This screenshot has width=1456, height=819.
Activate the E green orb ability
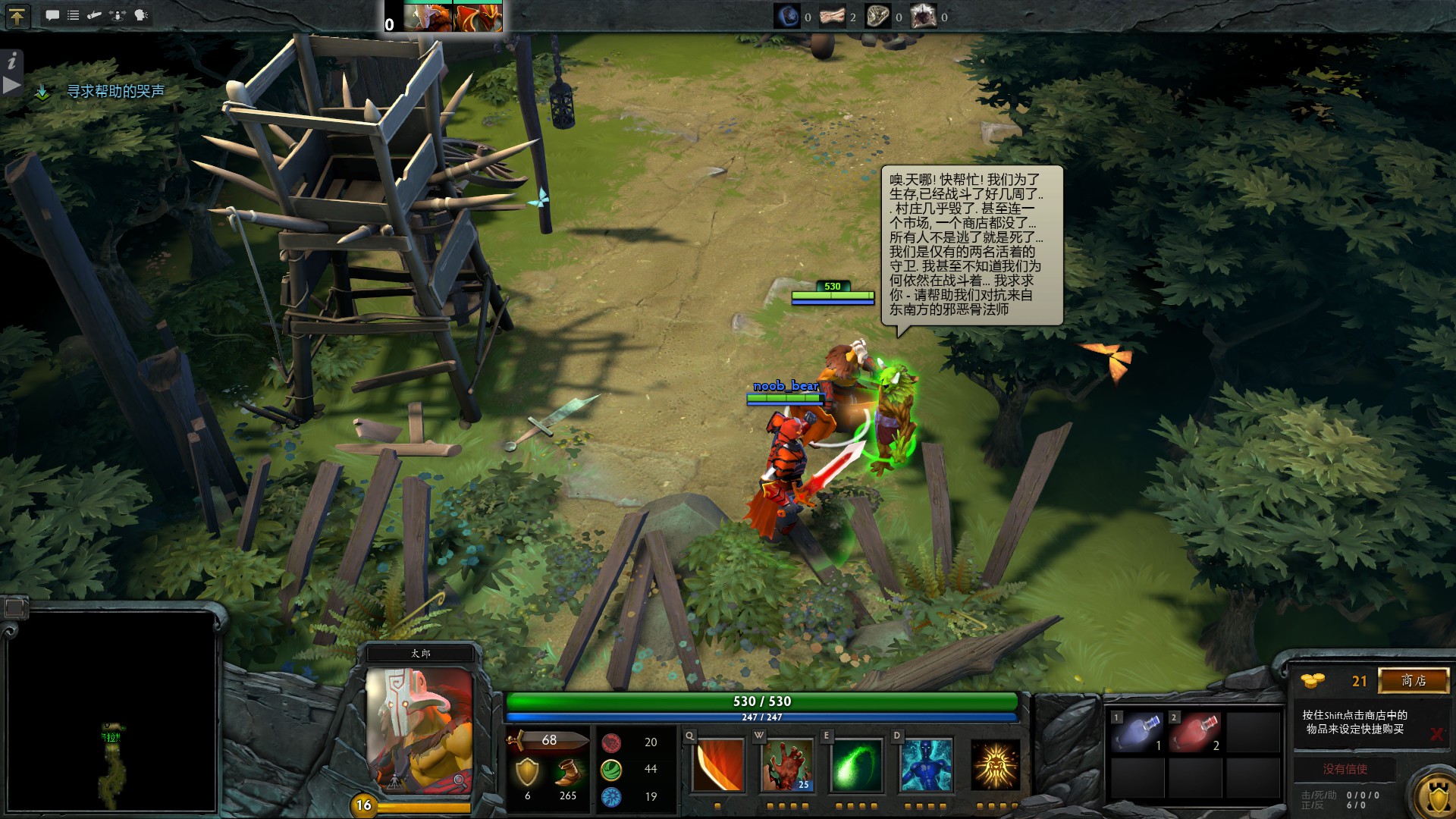(855, 765)
